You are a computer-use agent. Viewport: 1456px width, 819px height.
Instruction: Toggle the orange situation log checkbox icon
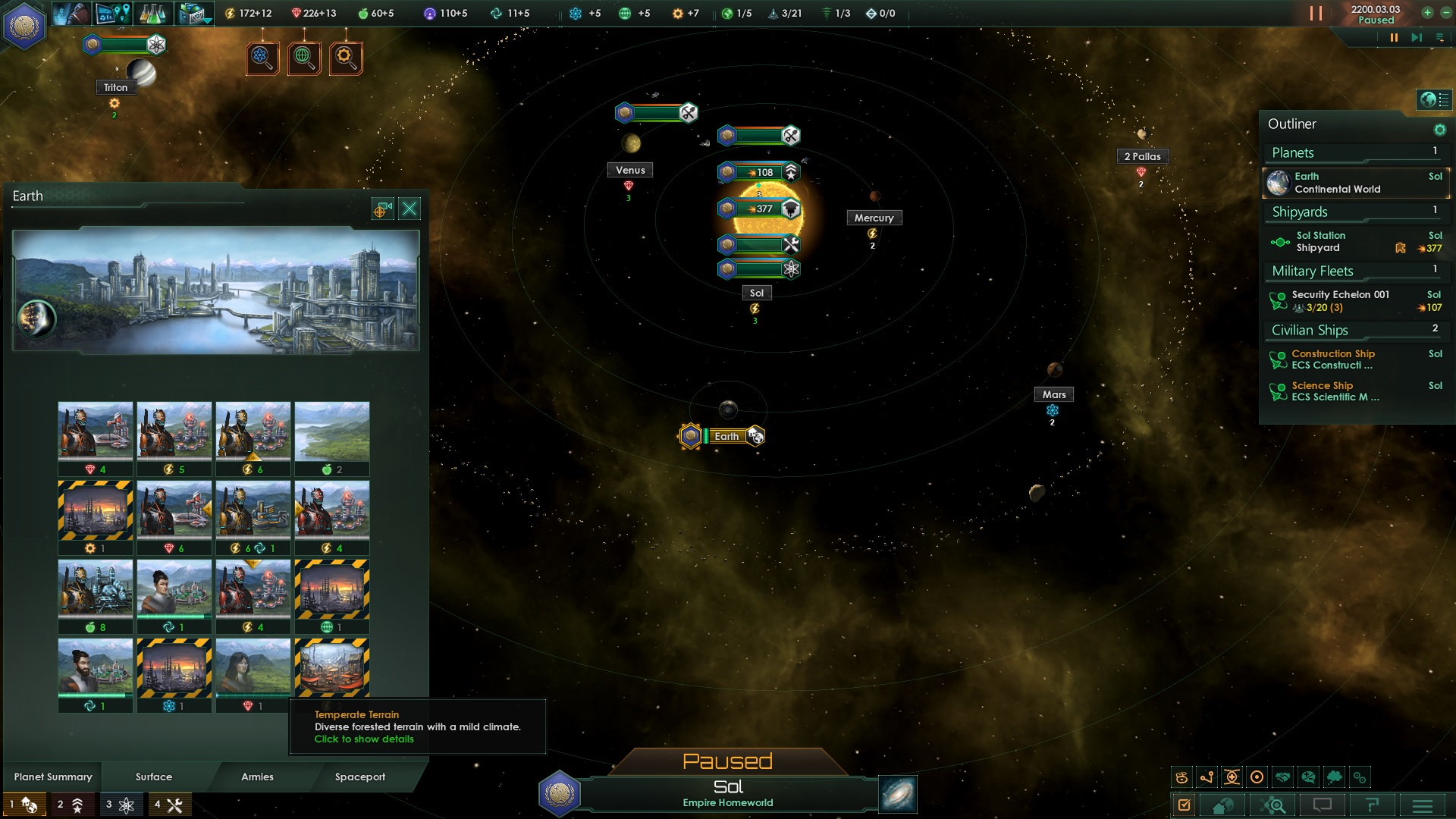coord(1184,805)
